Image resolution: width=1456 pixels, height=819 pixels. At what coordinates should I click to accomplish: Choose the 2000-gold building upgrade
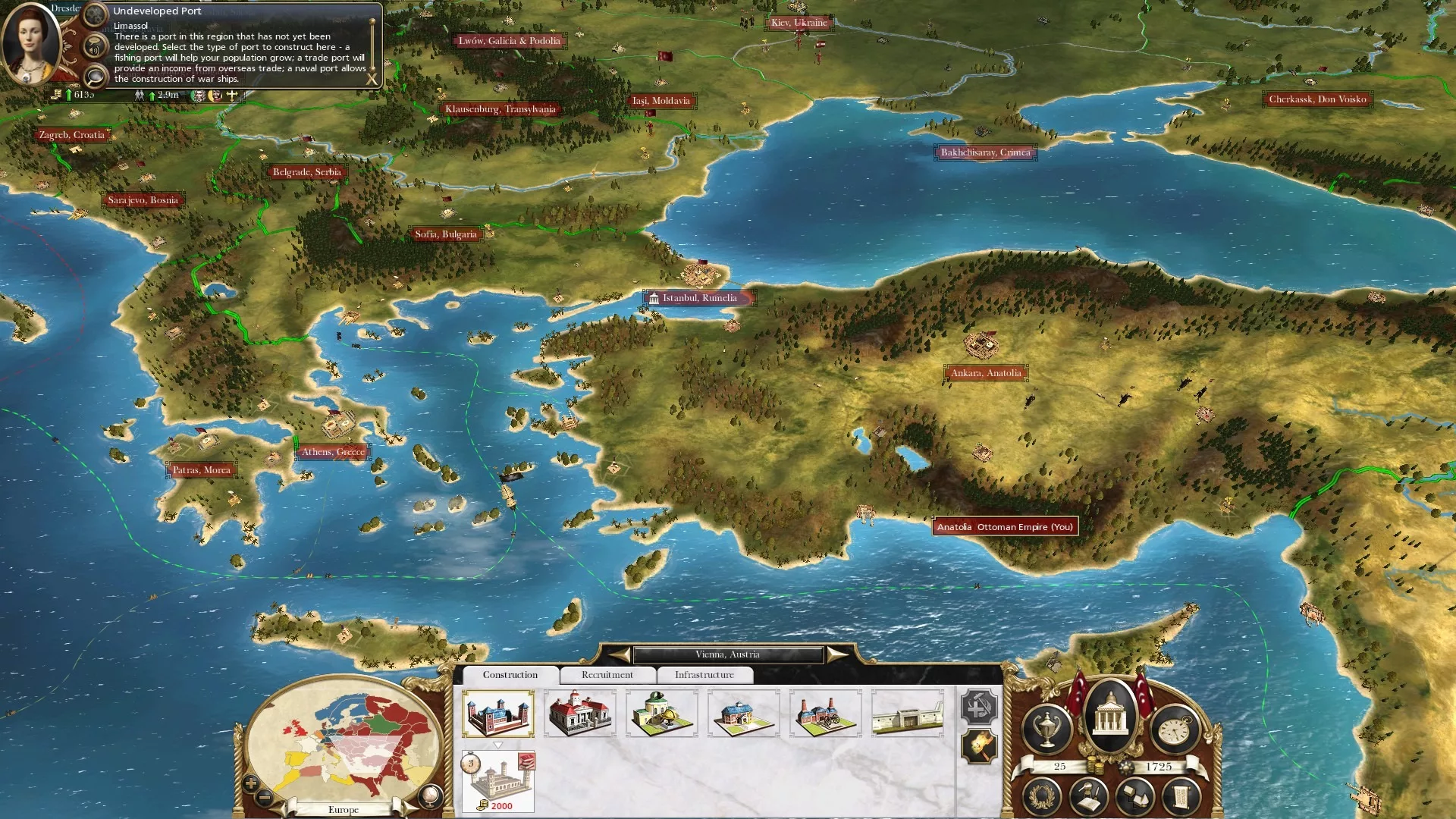(497, 781)
